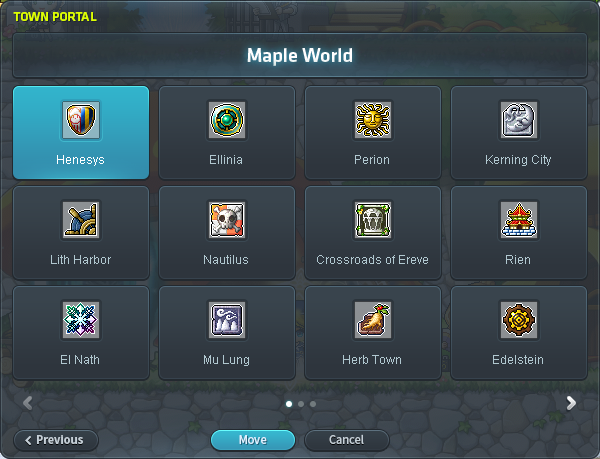Pick the Herb Town tile
Screen dimensions: 600x459
373,332
